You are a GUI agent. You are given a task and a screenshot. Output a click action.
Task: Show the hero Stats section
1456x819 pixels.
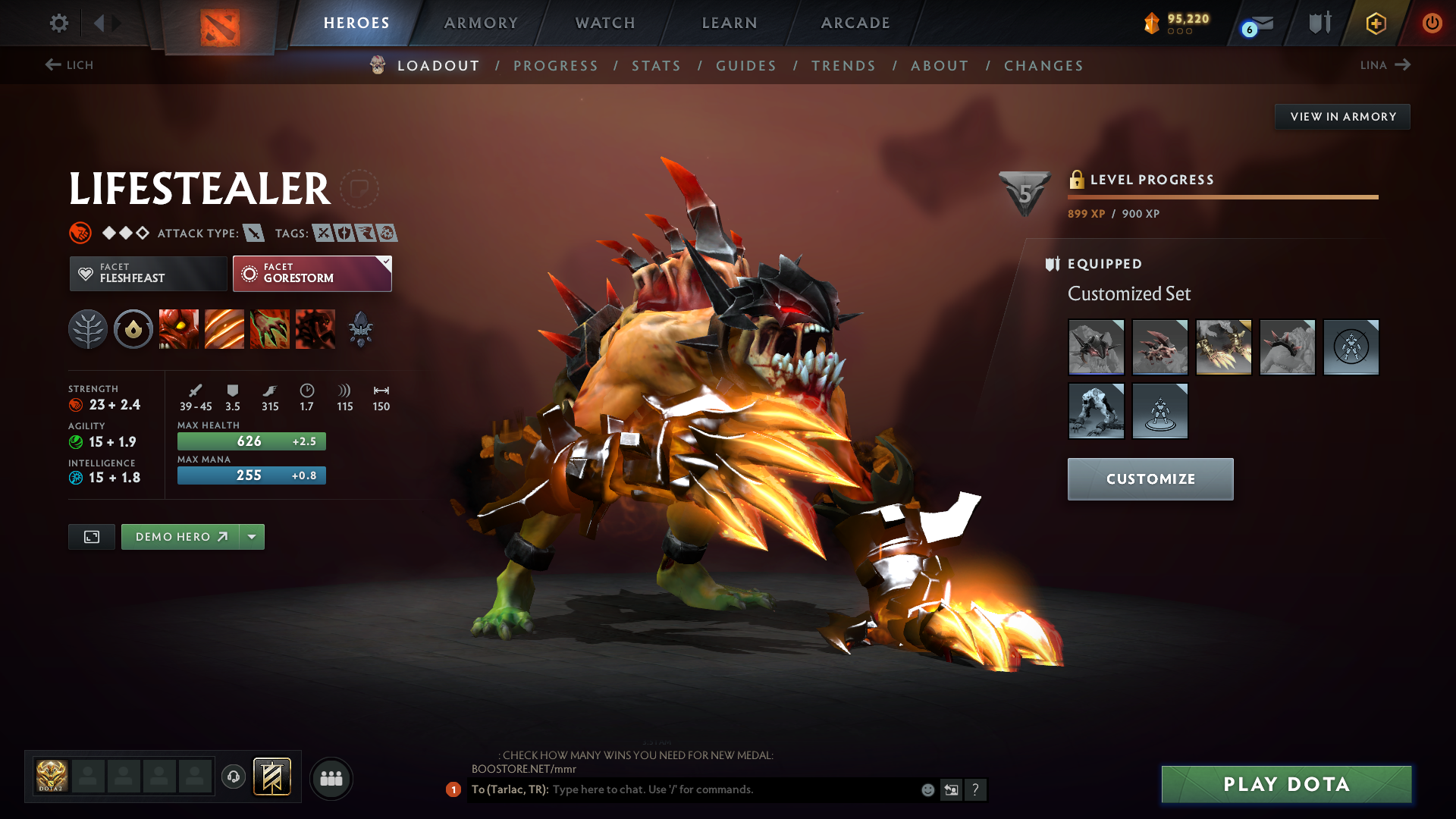(x=656, y=66)
